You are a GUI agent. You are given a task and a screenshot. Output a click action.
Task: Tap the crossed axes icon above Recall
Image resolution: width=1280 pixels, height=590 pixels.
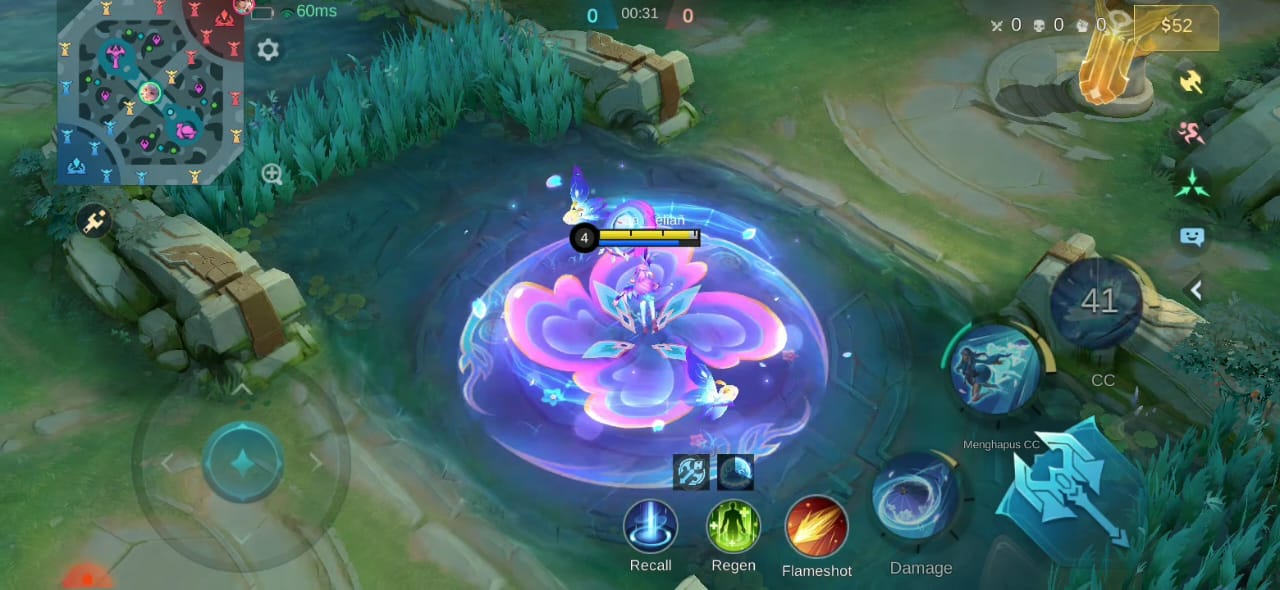[691, 472]
